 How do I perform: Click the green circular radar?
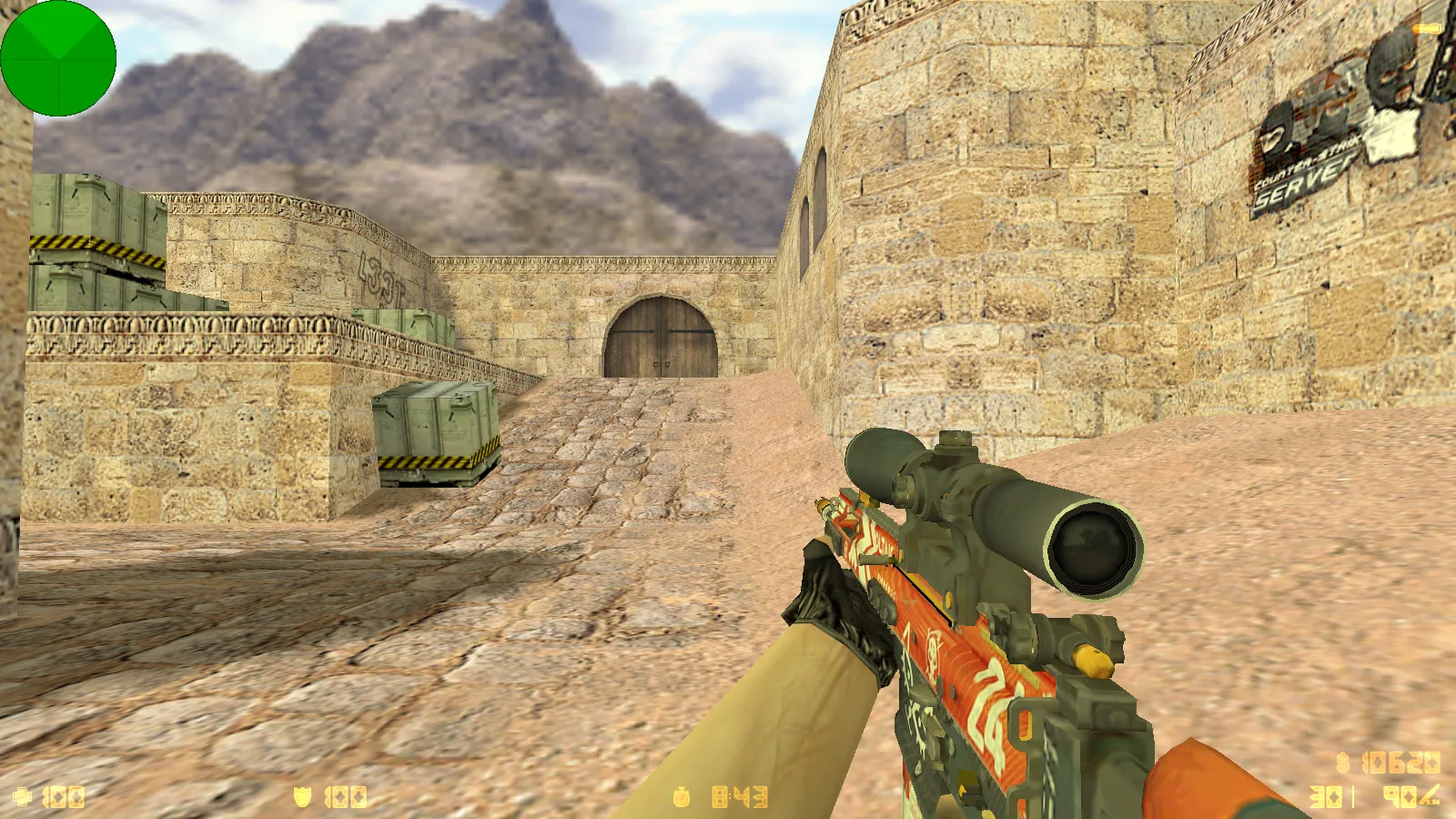(58, 58)
